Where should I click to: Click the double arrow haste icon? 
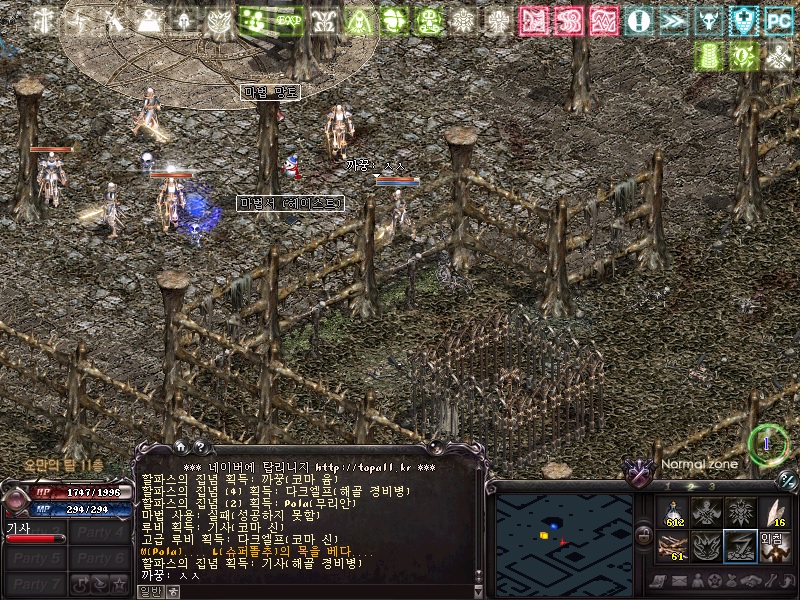(x=671, y=20)
